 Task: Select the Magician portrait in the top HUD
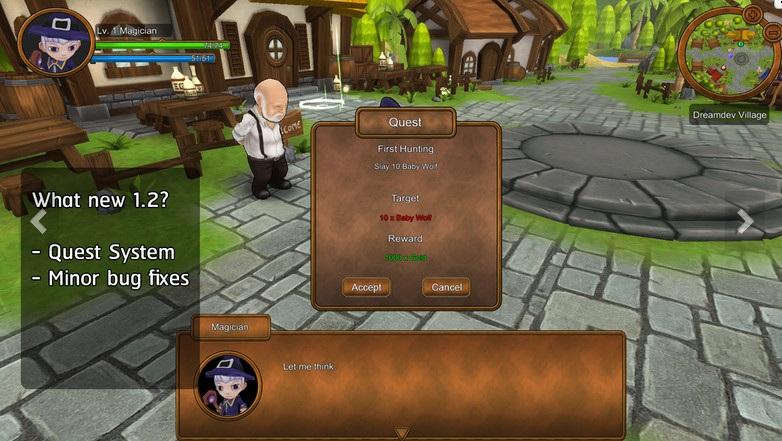tap(55, 43)
